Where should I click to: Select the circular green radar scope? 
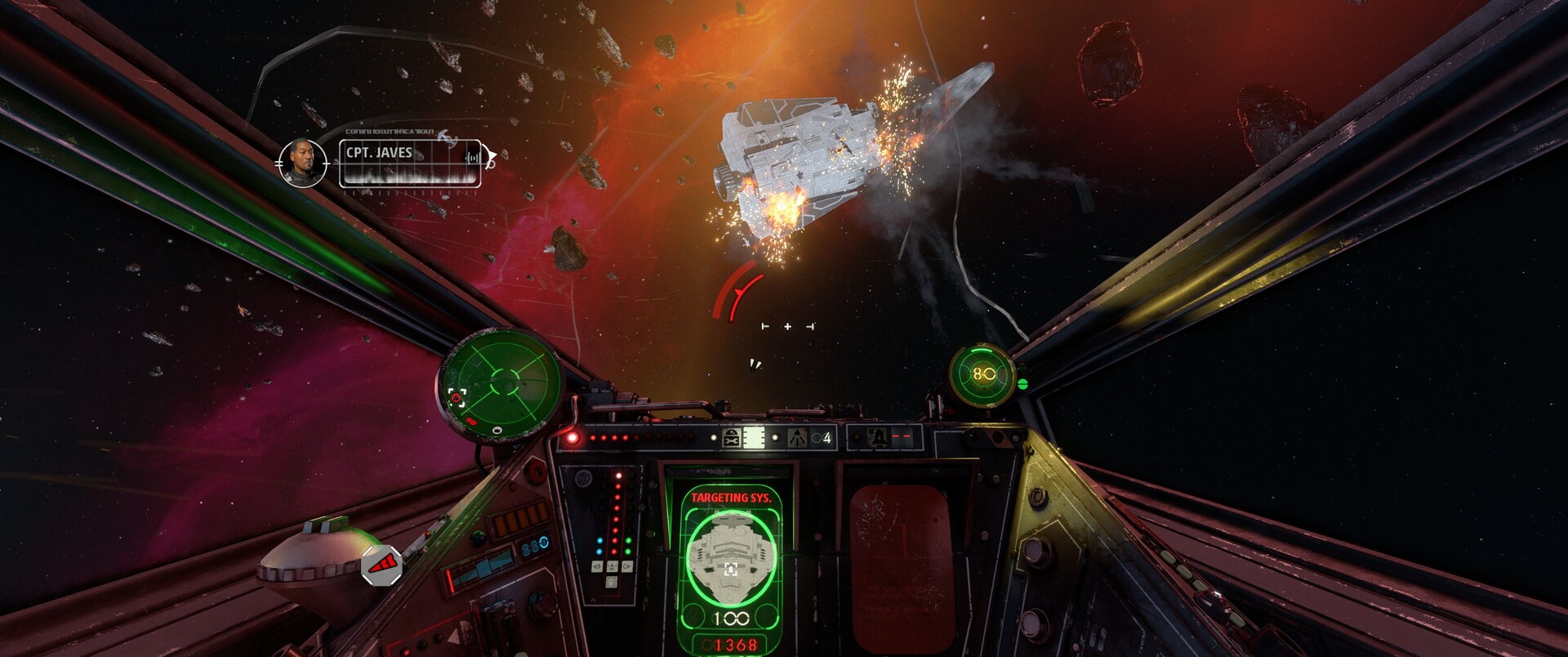pos(500,384)
